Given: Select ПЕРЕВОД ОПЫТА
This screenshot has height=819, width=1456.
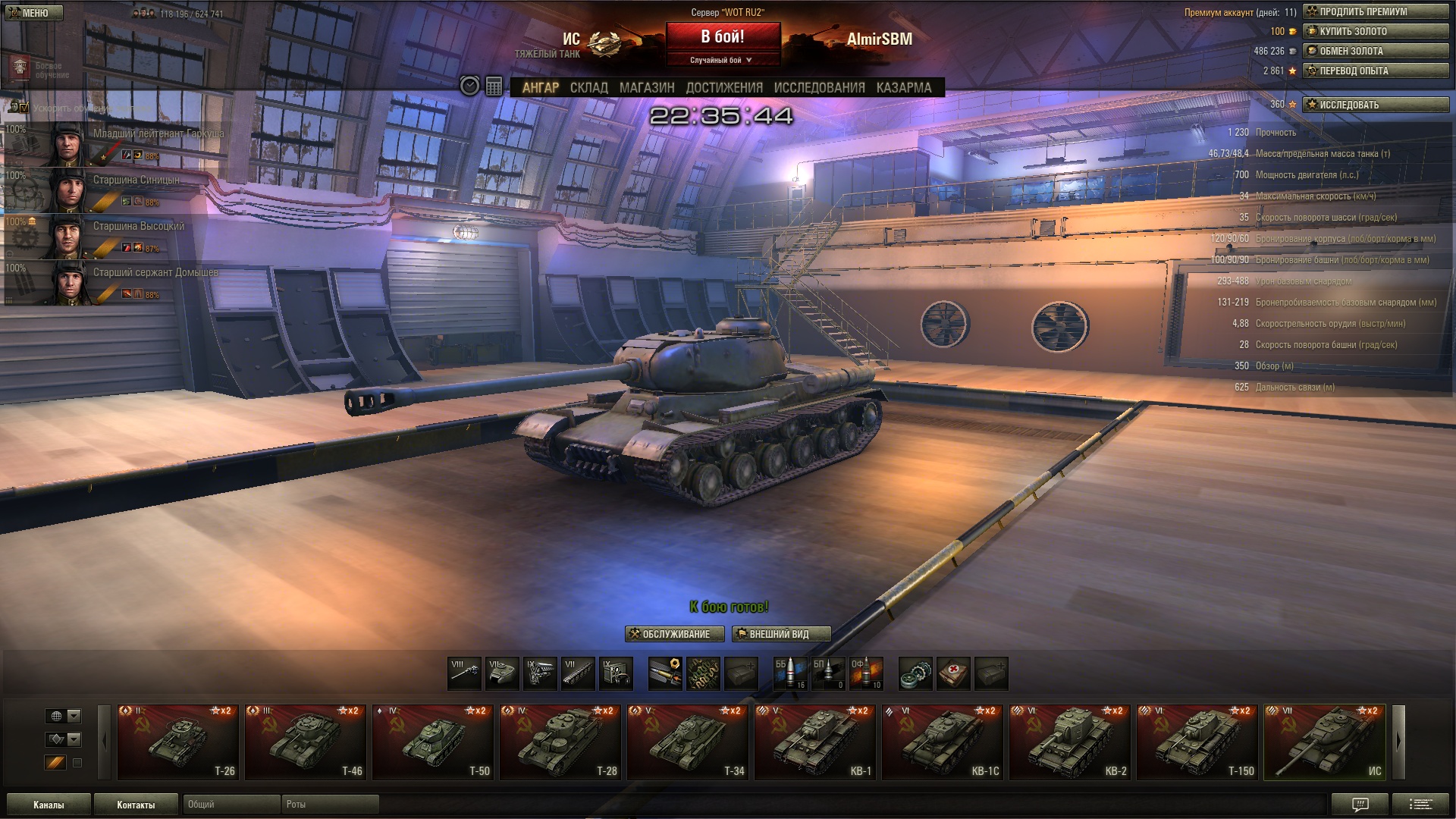Looking at the screenshot, I should (x=1375, y=71).
